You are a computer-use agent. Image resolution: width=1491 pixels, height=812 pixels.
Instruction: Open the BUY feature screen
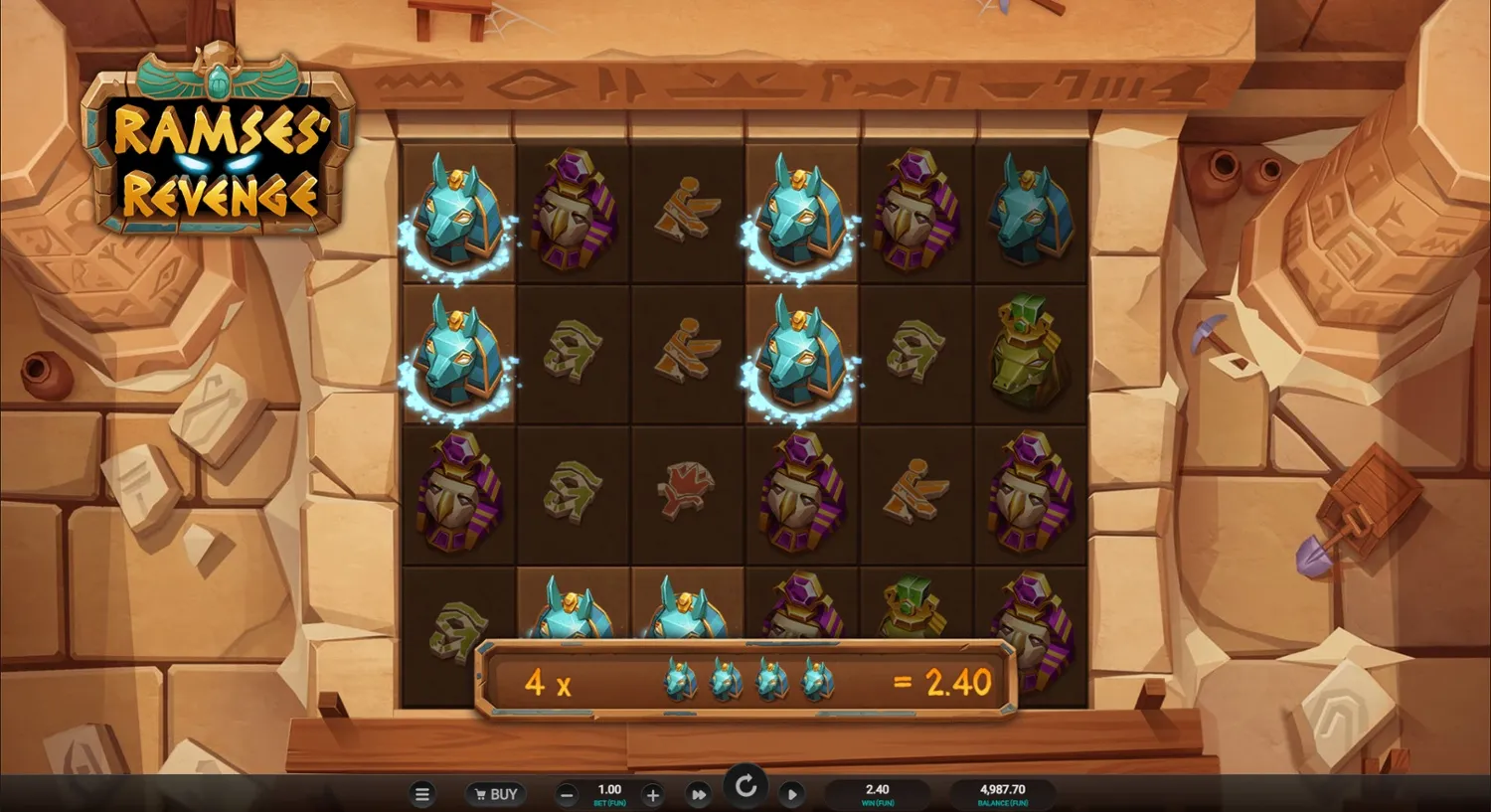[x=496, y=794]
